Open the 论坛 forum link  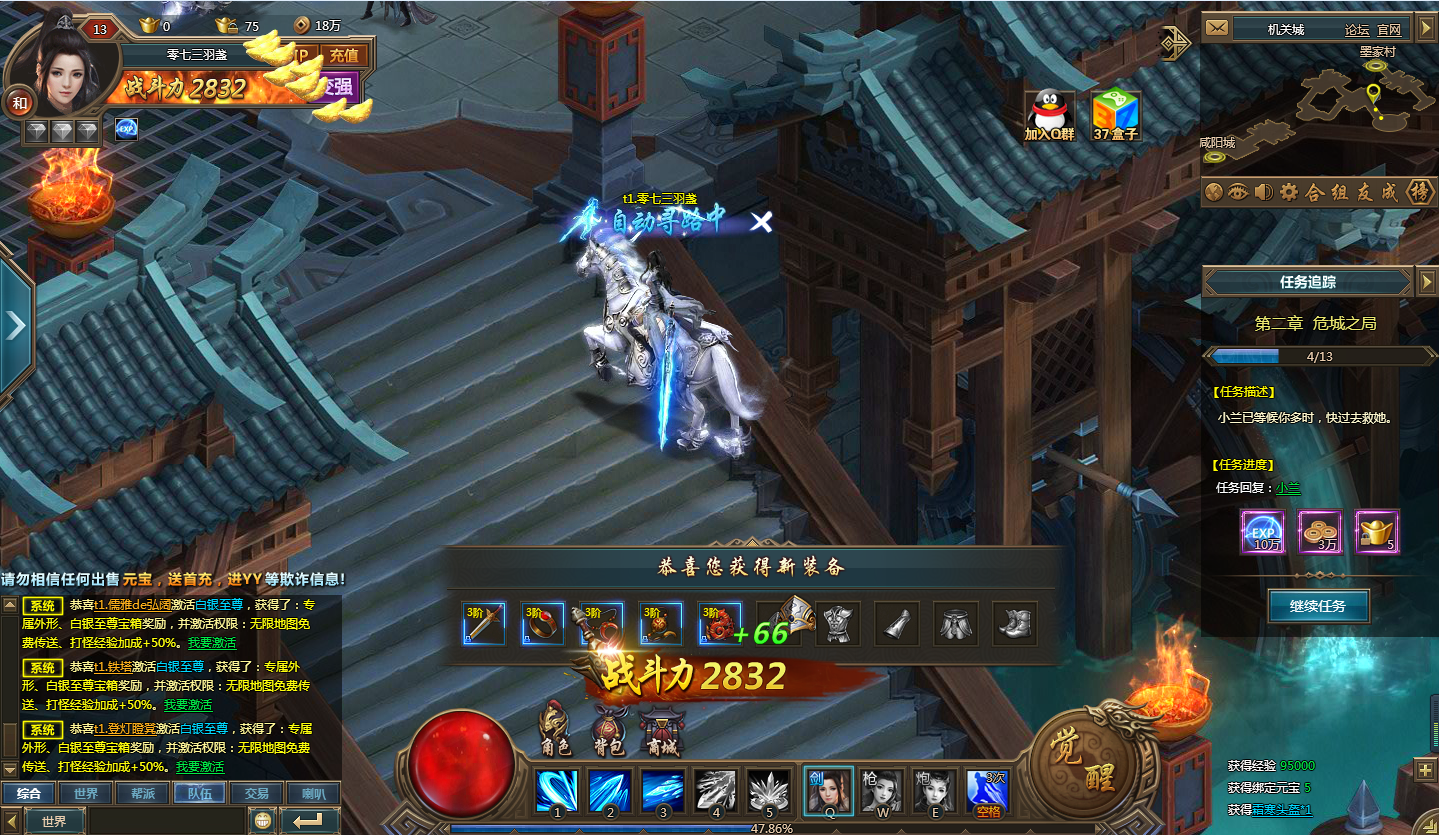(1357, 30)
